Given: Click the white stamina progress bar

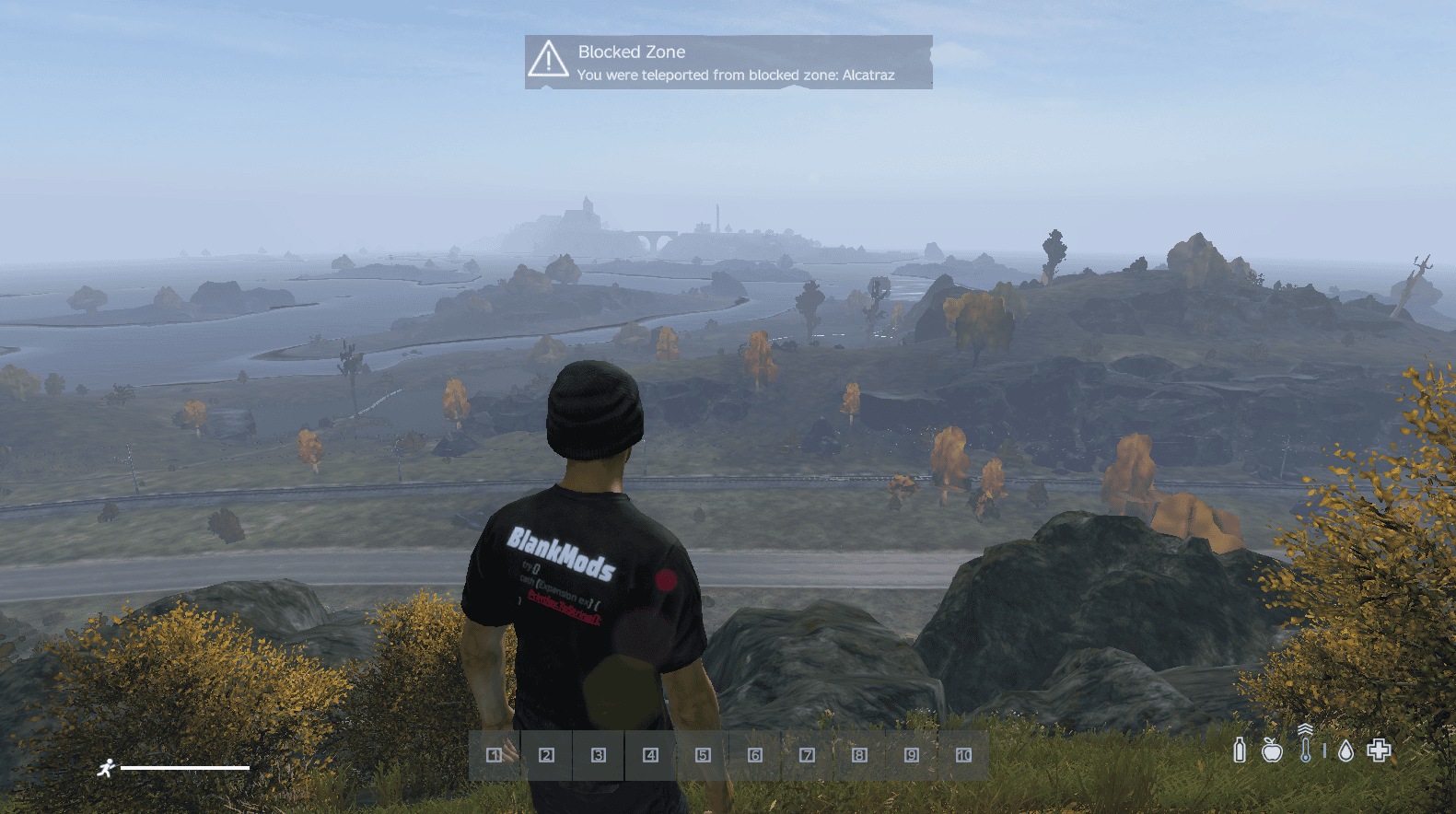Looking at the screenshot, I should 184,766.
